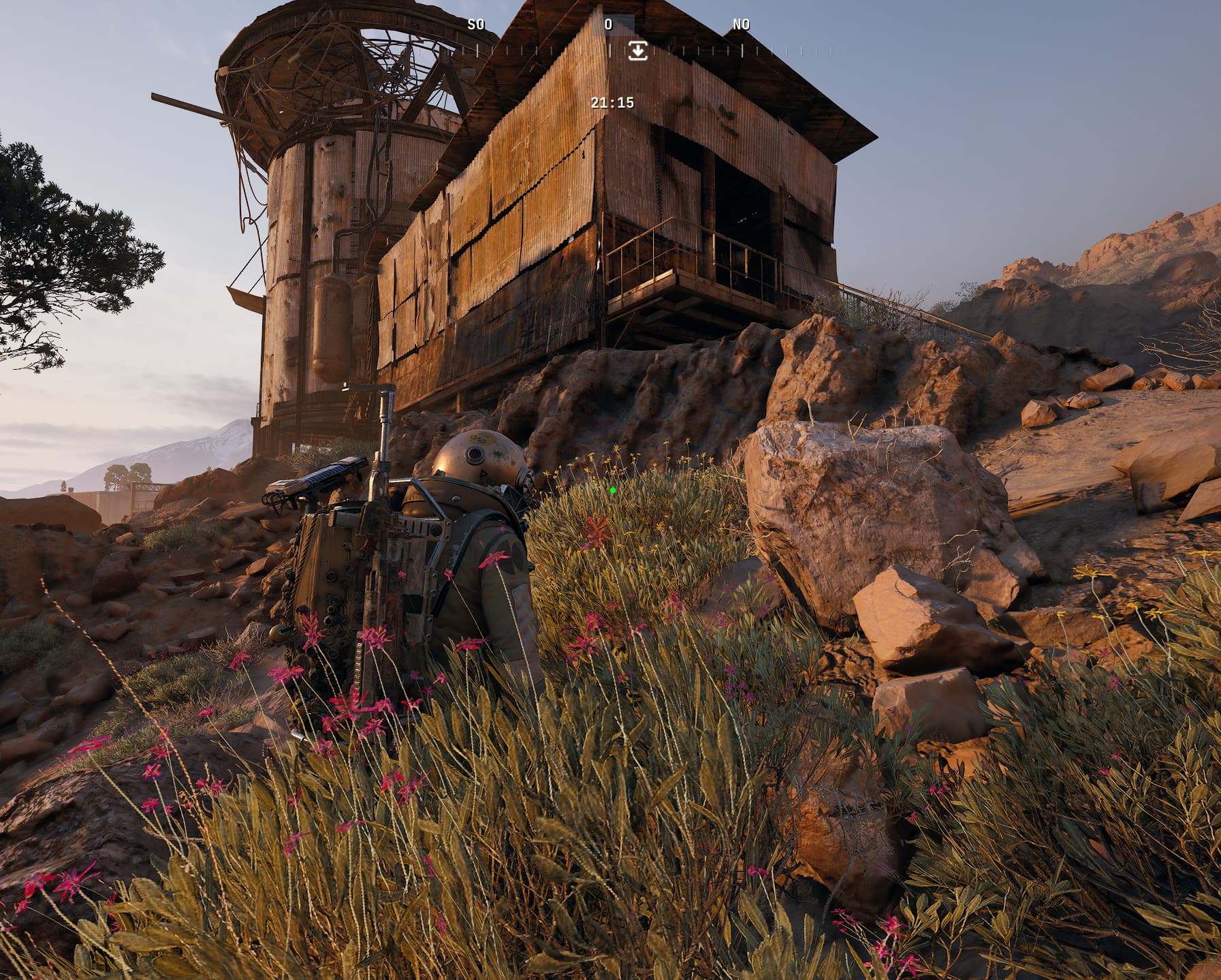Click the down-arrow objective marker on compass
The height and width of the screenshot is (980, 1221).
click(637, 50)
